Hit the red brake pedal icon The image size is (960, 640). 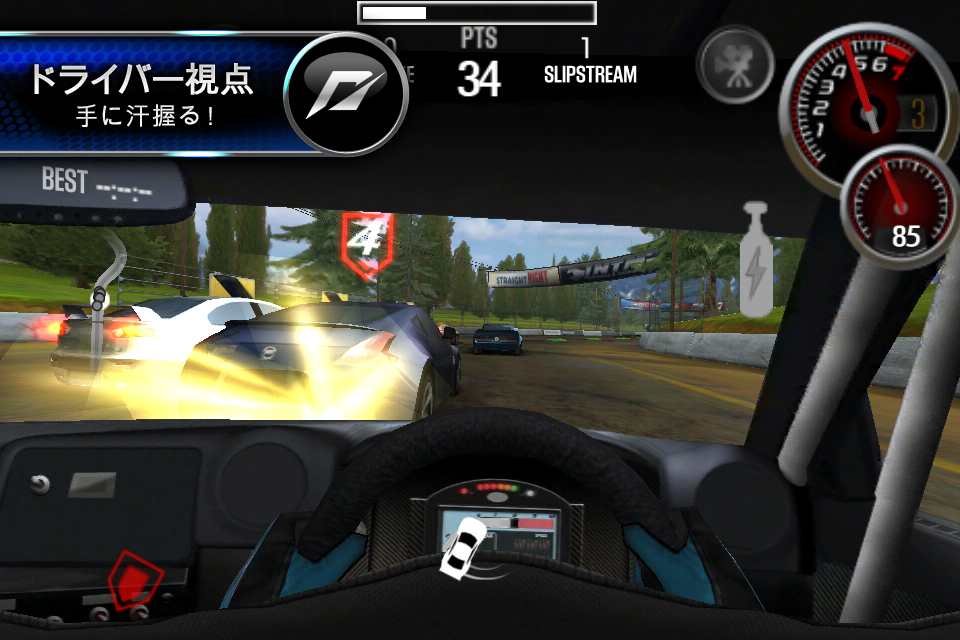[x=135, y=578]
